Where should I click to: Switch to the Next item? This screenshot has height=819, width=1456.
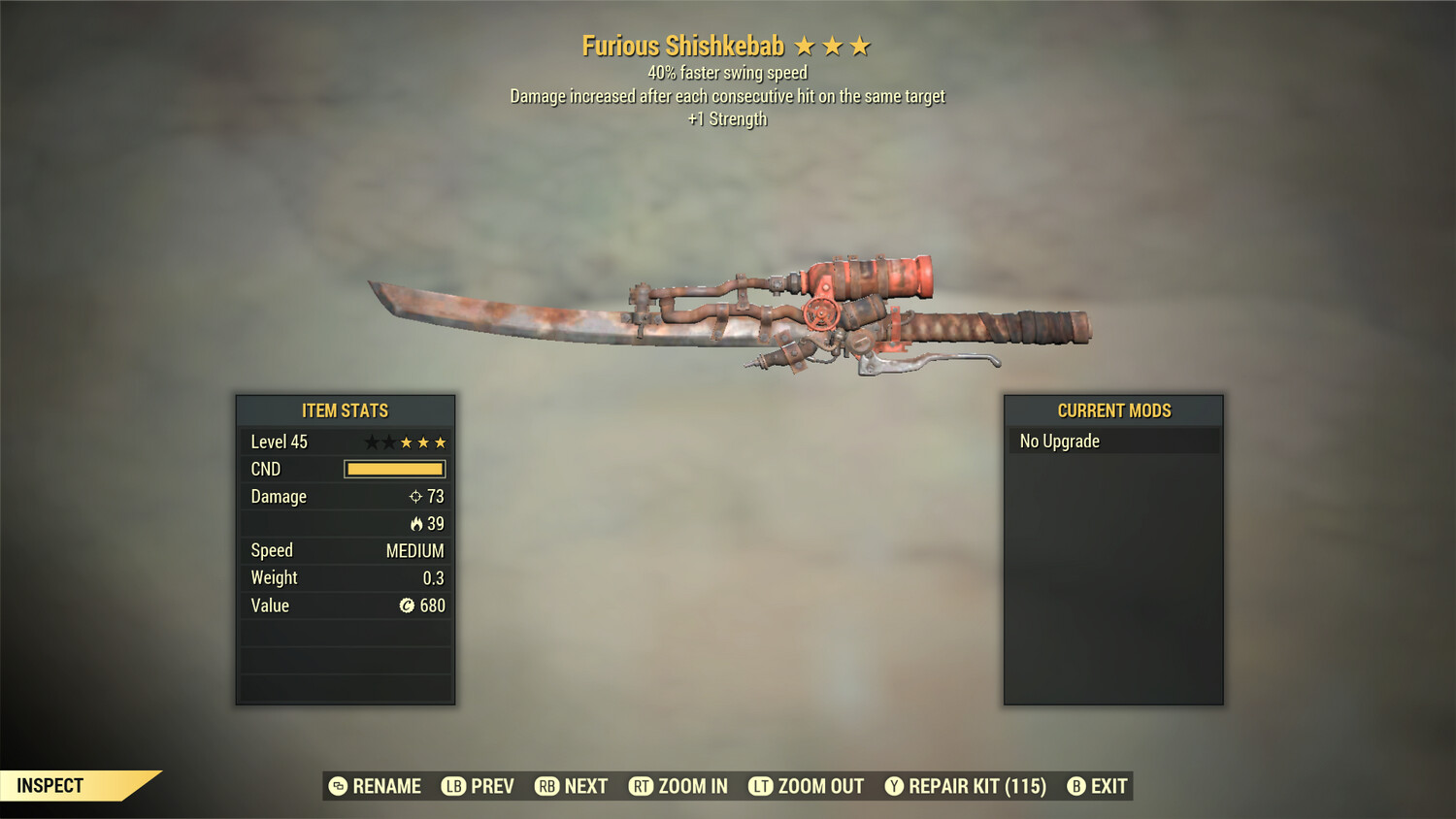[572, 786]
